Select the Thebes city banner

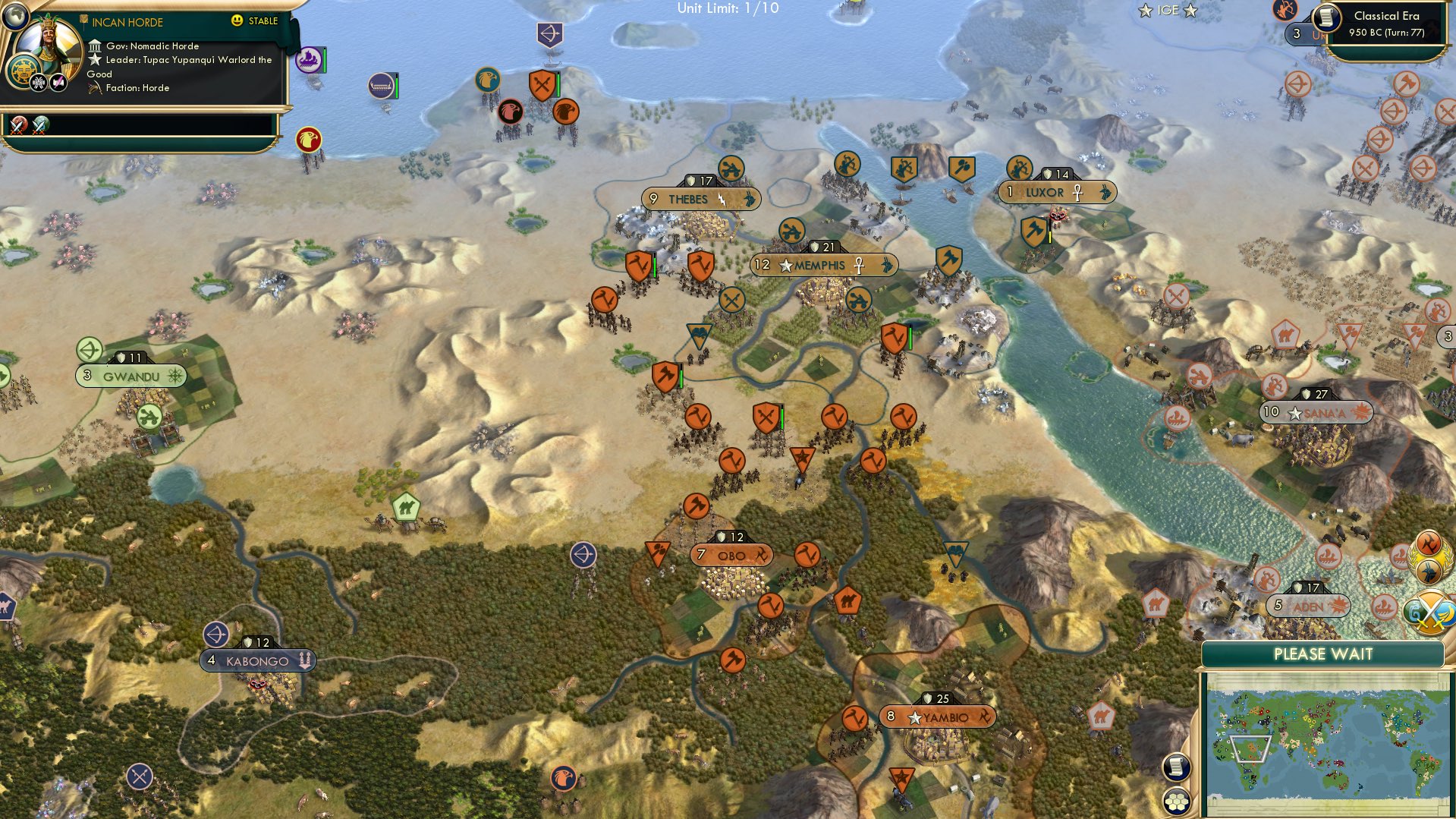(x=698, y=198)
